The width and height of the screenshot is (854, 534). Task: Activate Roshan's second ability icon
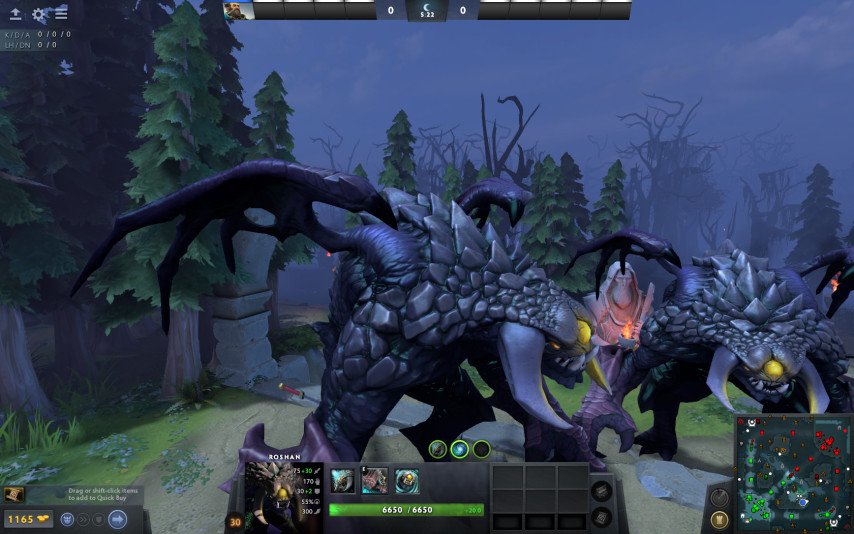point(374,481)
